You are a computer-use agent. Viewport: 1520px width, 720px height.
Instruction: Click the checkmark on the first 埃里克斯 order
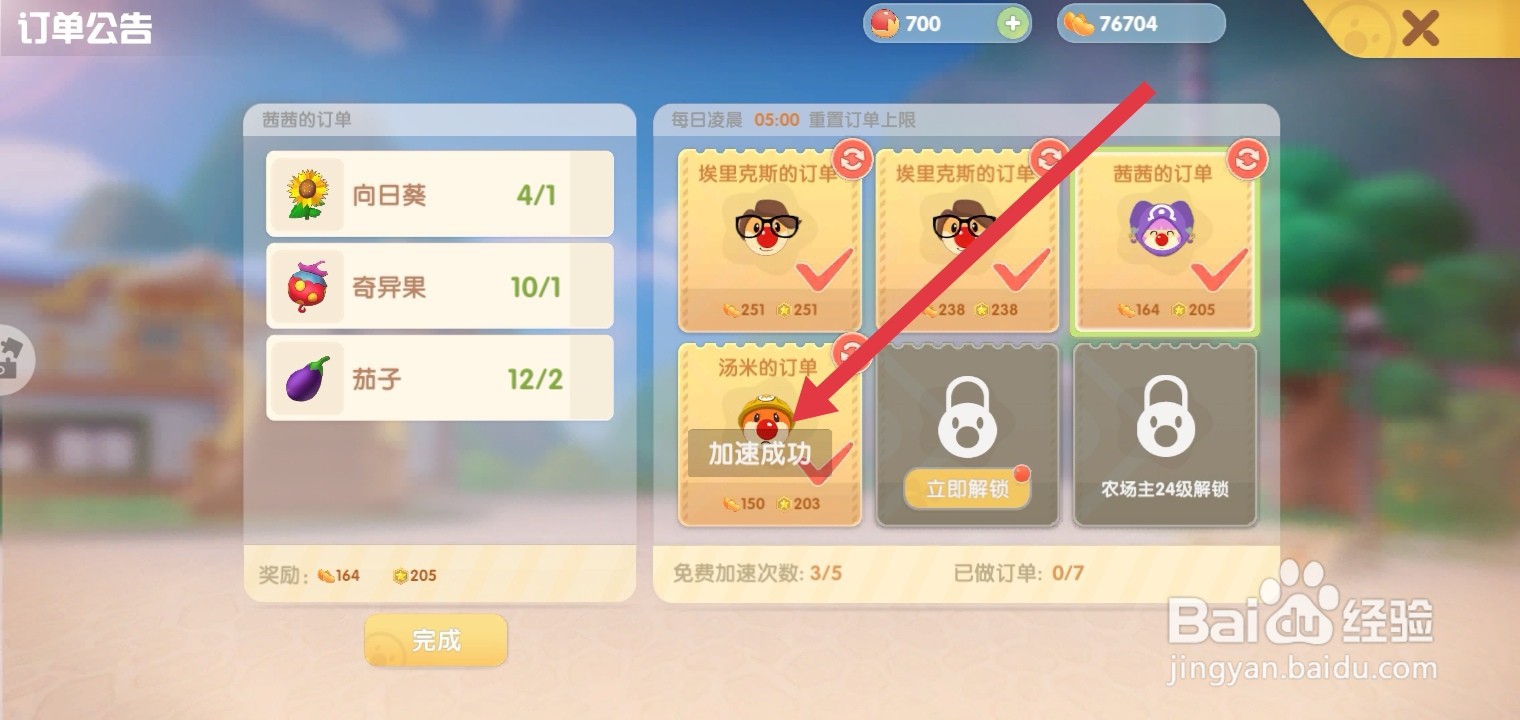click(823, 273)
